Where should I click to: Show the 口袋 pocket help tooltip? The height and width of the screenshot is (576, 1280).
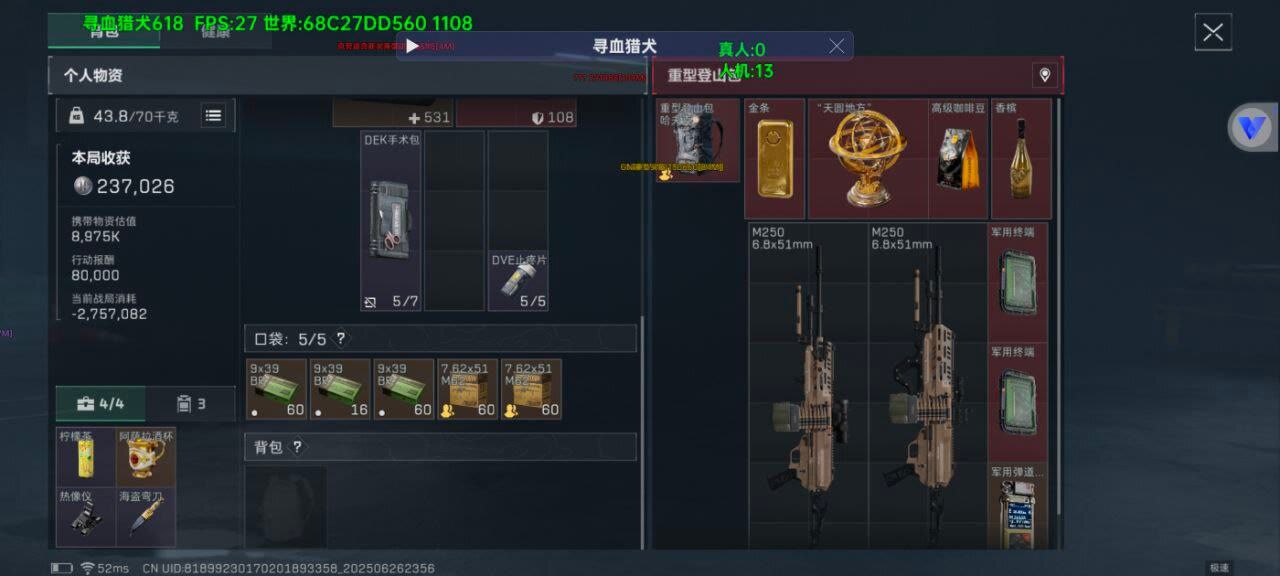tap(341, 339)
